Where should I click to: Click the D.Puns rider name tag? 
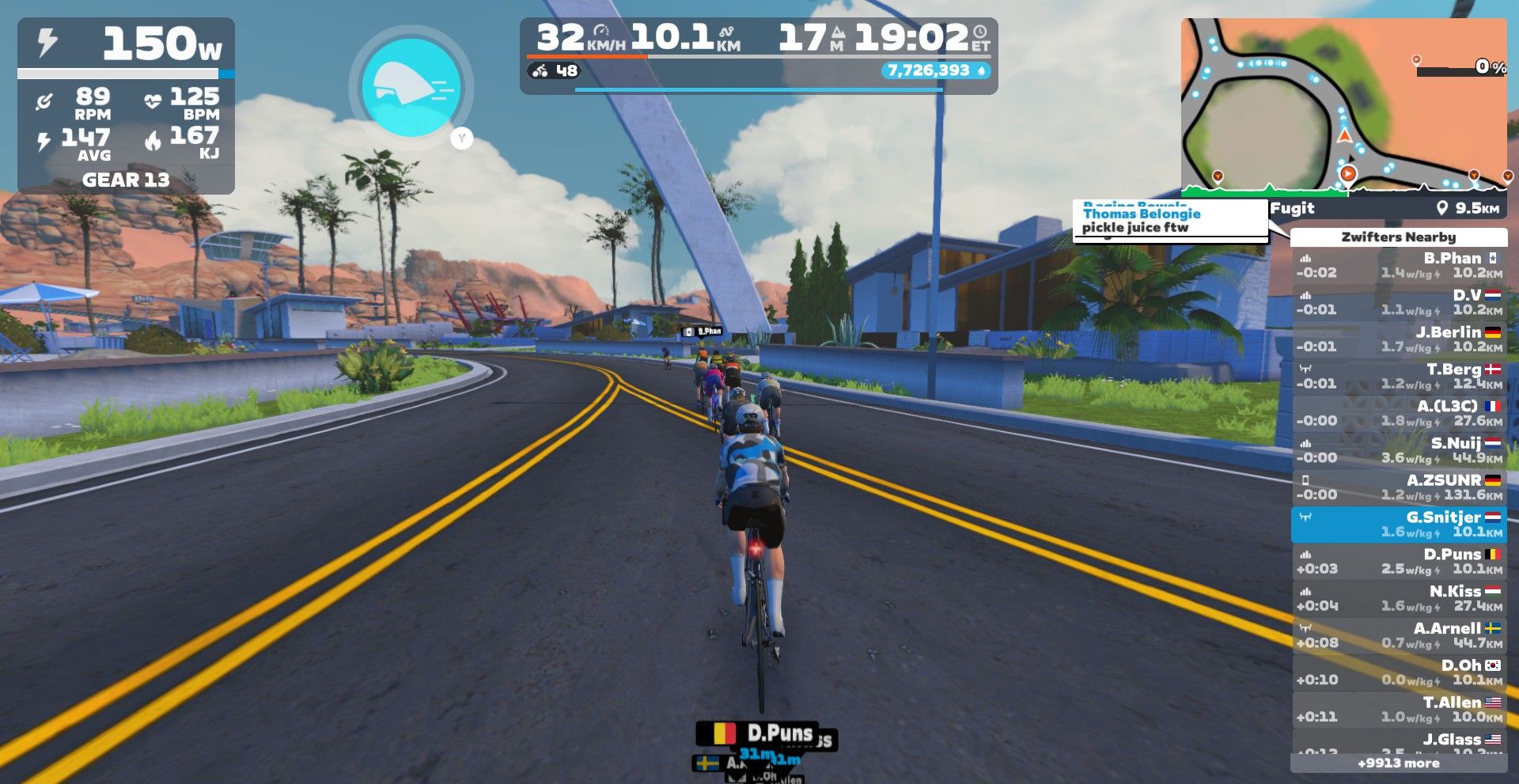click(764, 734)
